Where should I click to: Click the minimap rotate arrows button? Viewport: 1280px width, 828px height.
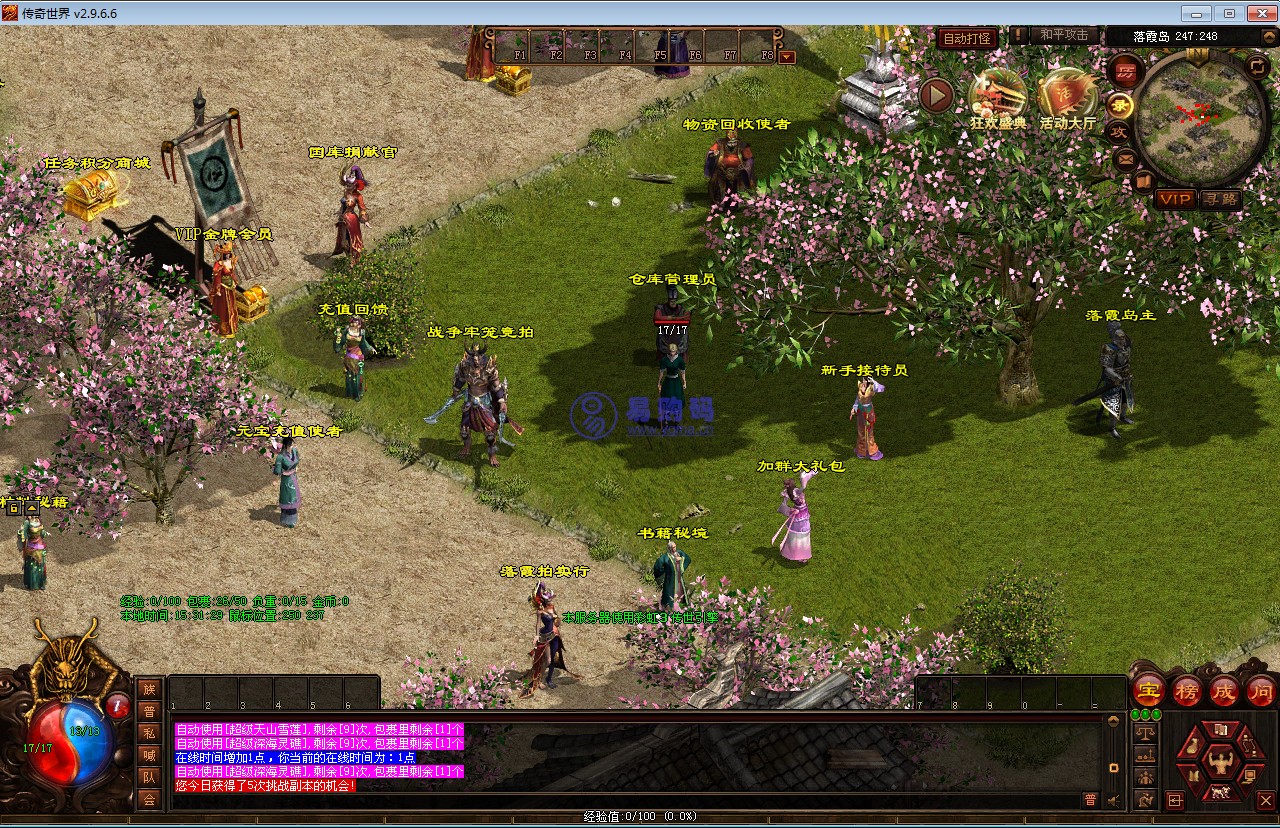[1258, 65]
